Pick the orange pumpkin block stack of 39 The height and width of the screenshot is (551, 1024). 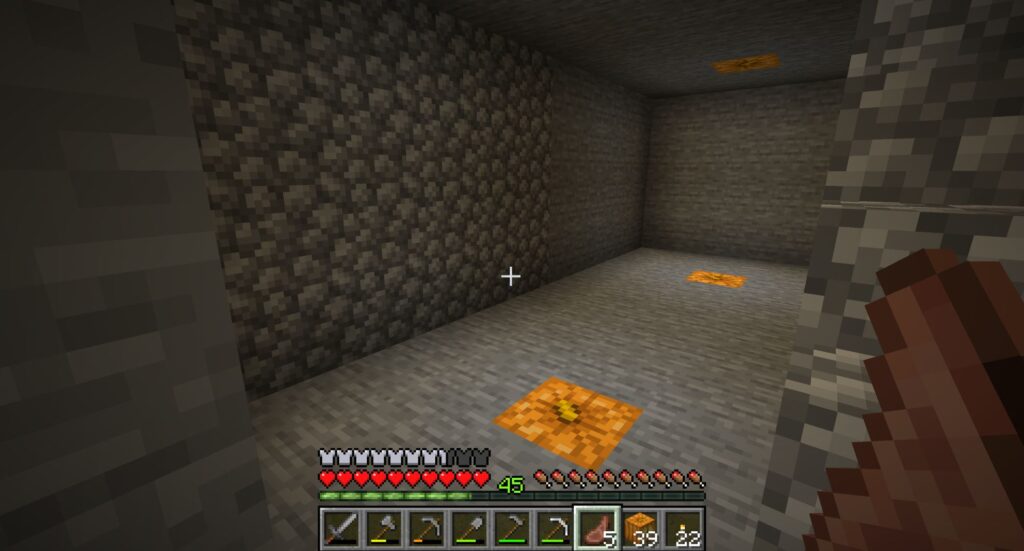639,527
